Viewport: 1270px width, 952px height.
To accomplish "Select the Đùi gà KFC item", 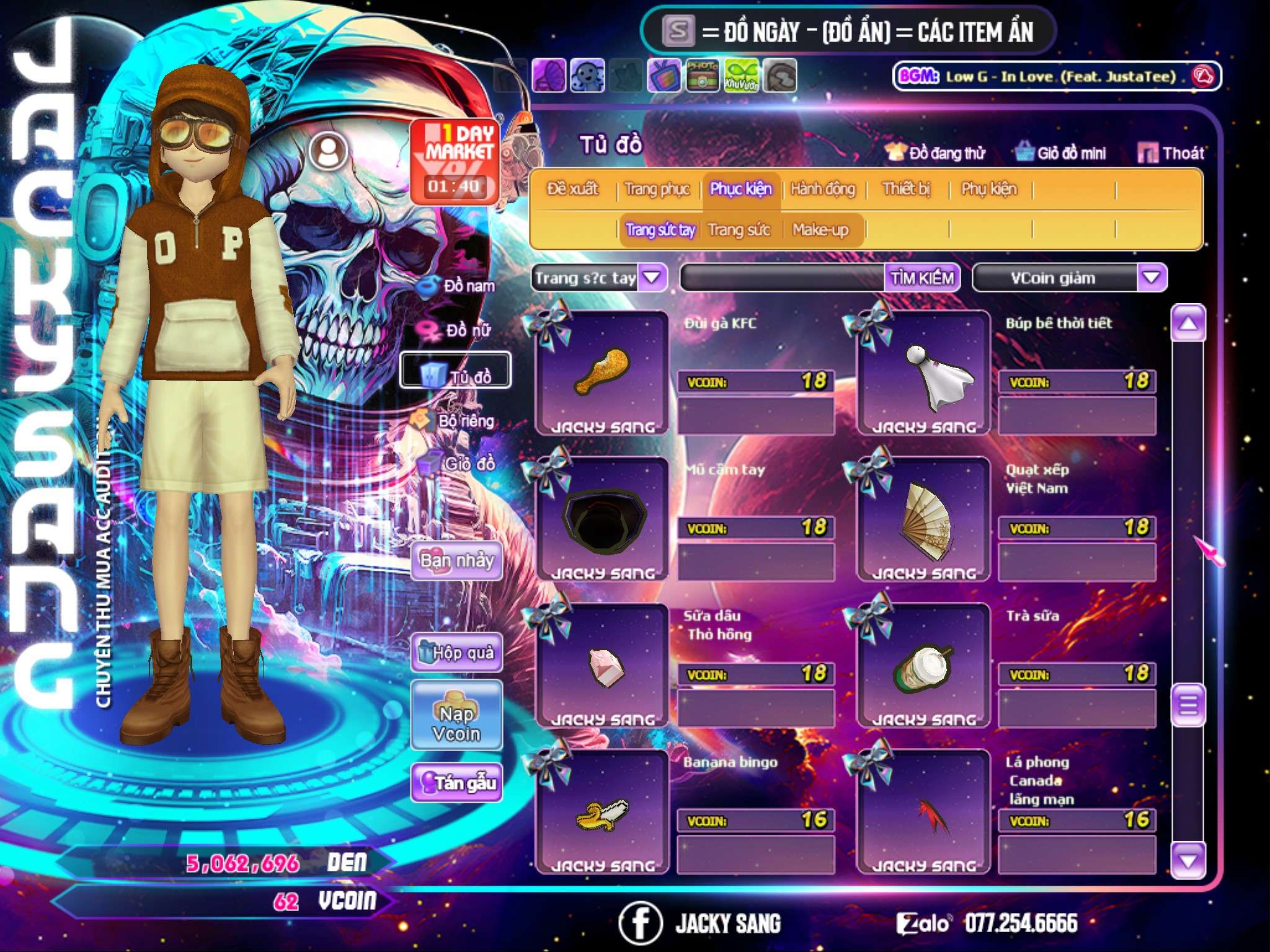I will point(602,372).
